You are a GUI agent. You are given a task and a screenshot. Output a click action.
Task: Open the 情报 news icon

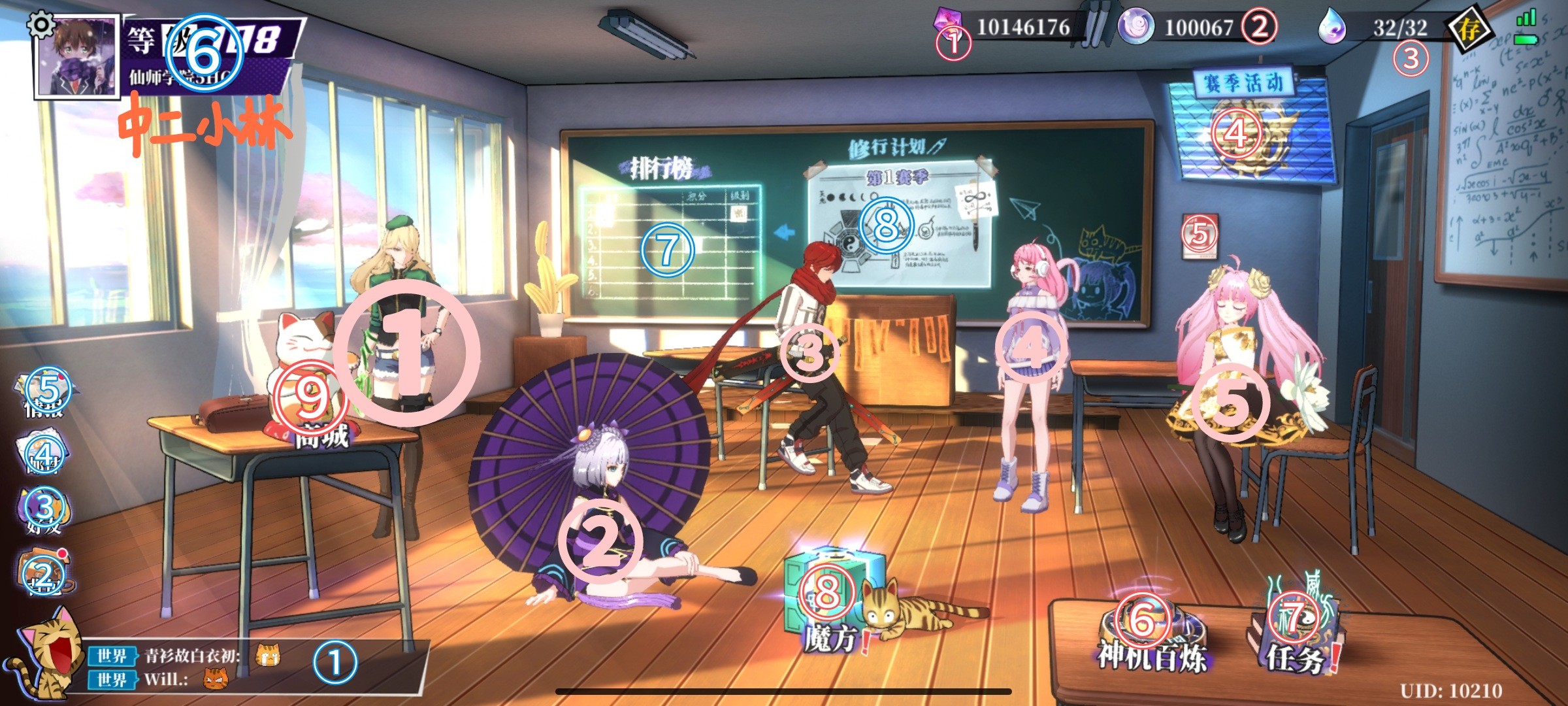click(x=47, y=392)
